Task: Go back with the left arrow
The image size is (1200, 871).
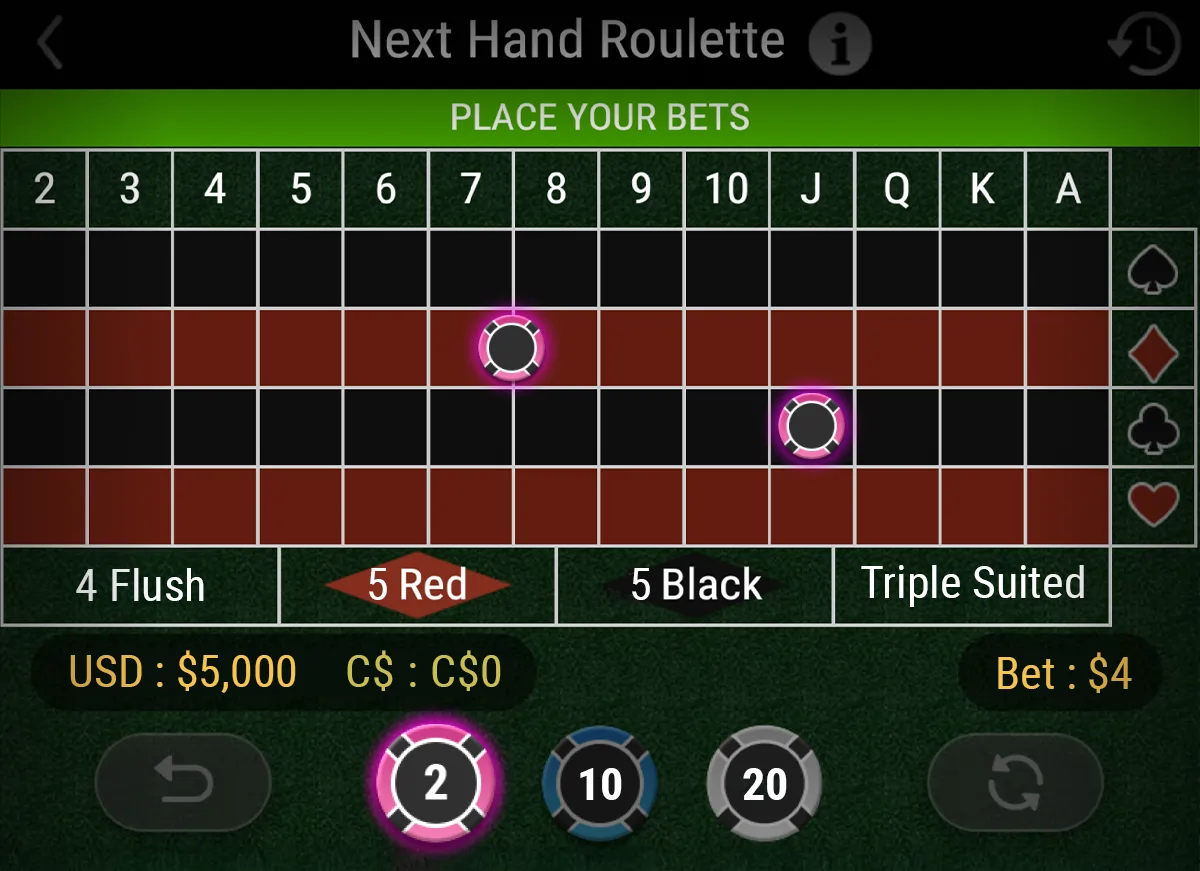Action: pyautogui.click(x=50, y=44)
